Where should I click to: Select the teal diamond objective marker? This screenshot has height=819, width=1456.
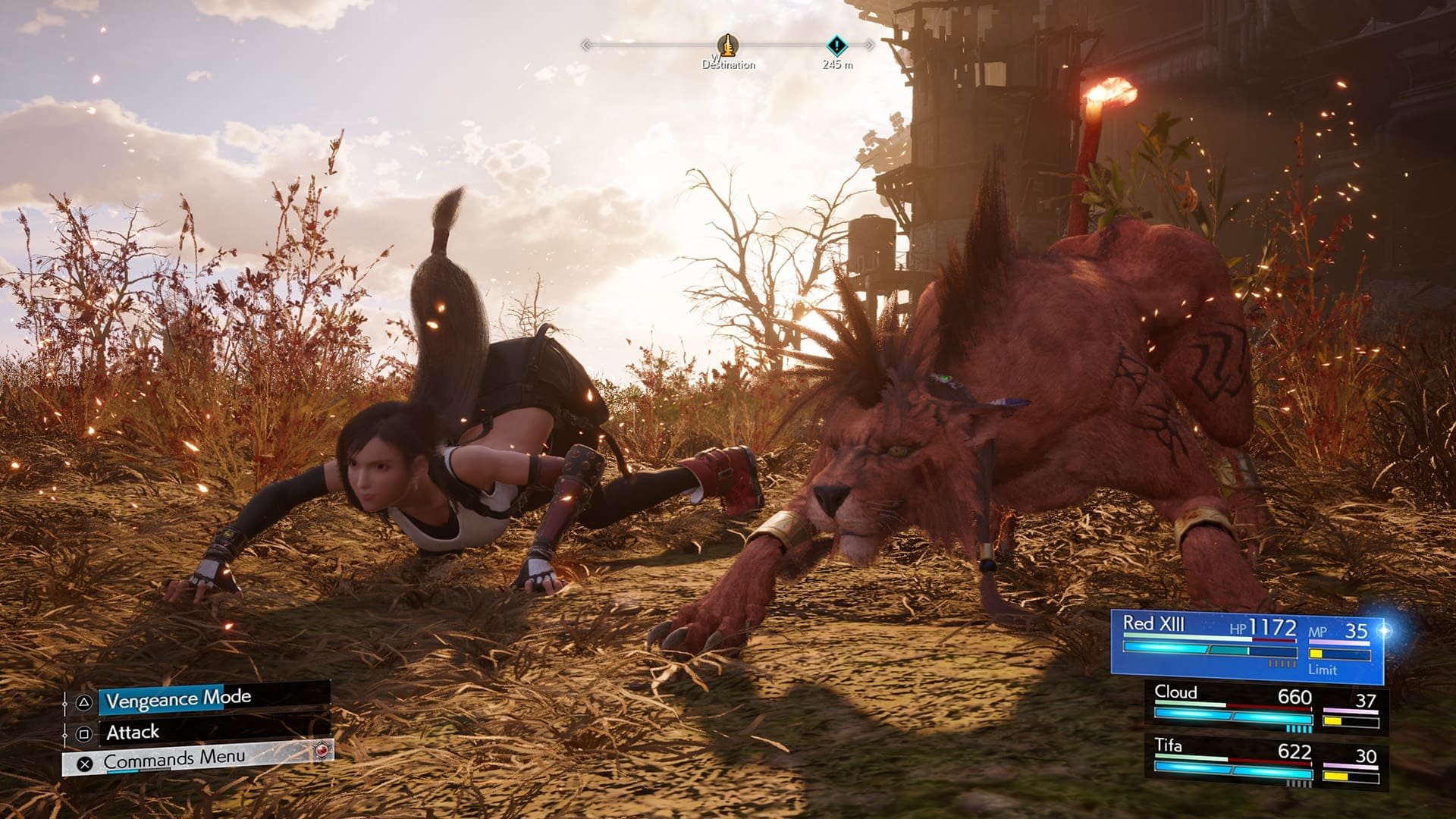tap(836, 45)
